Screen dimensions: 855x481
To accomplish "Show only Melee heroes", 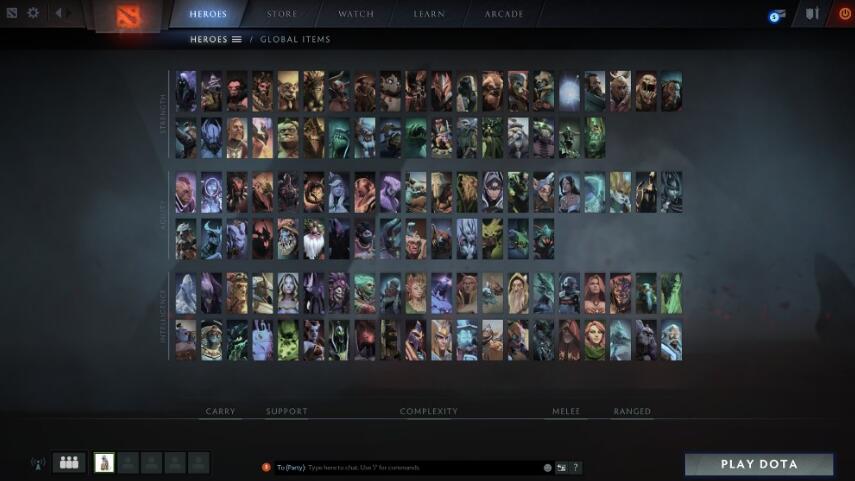I will tap(565, 411).
